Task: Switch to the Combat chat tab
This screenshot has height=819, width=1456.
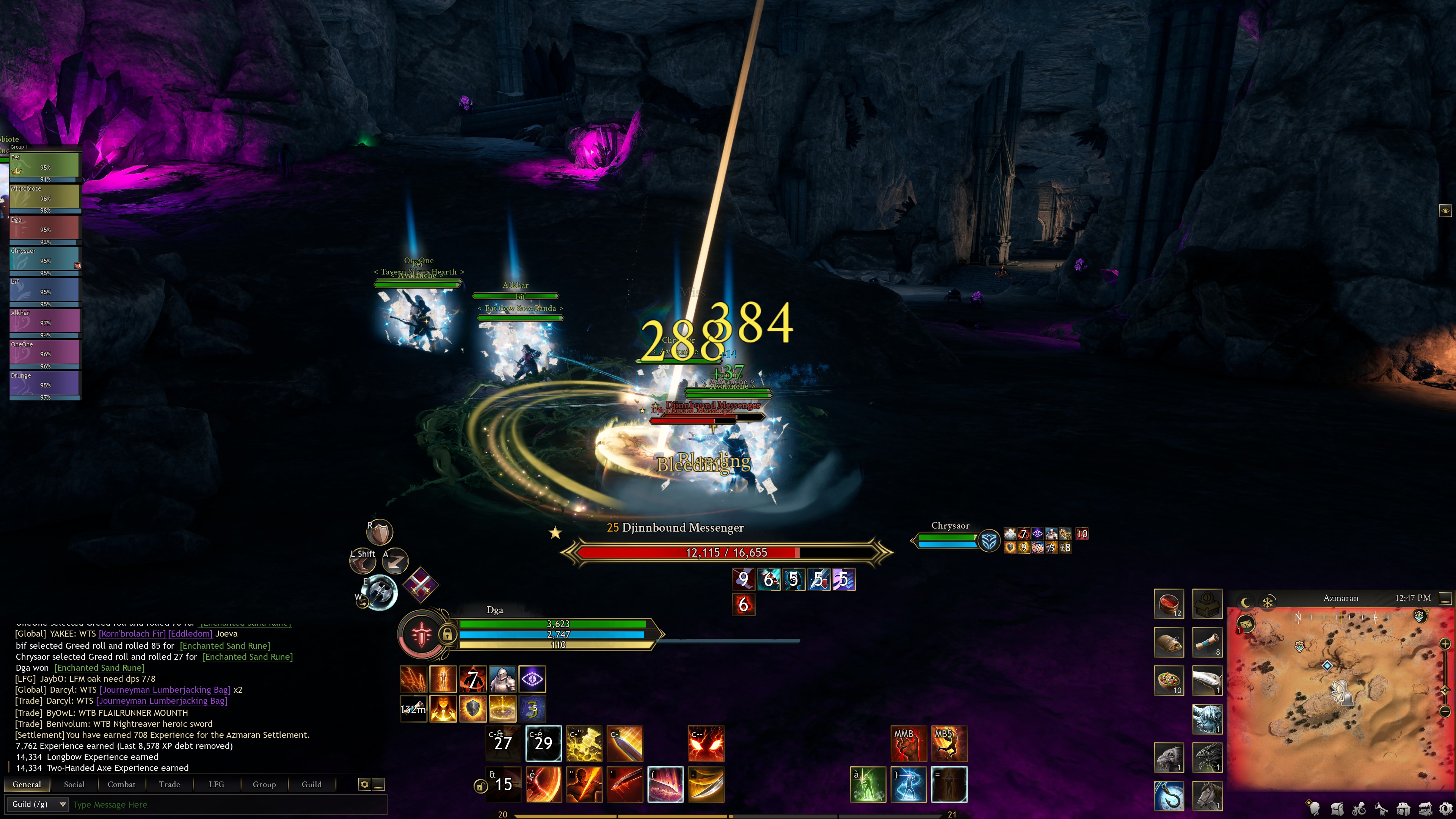Action: tap(121, 784)
